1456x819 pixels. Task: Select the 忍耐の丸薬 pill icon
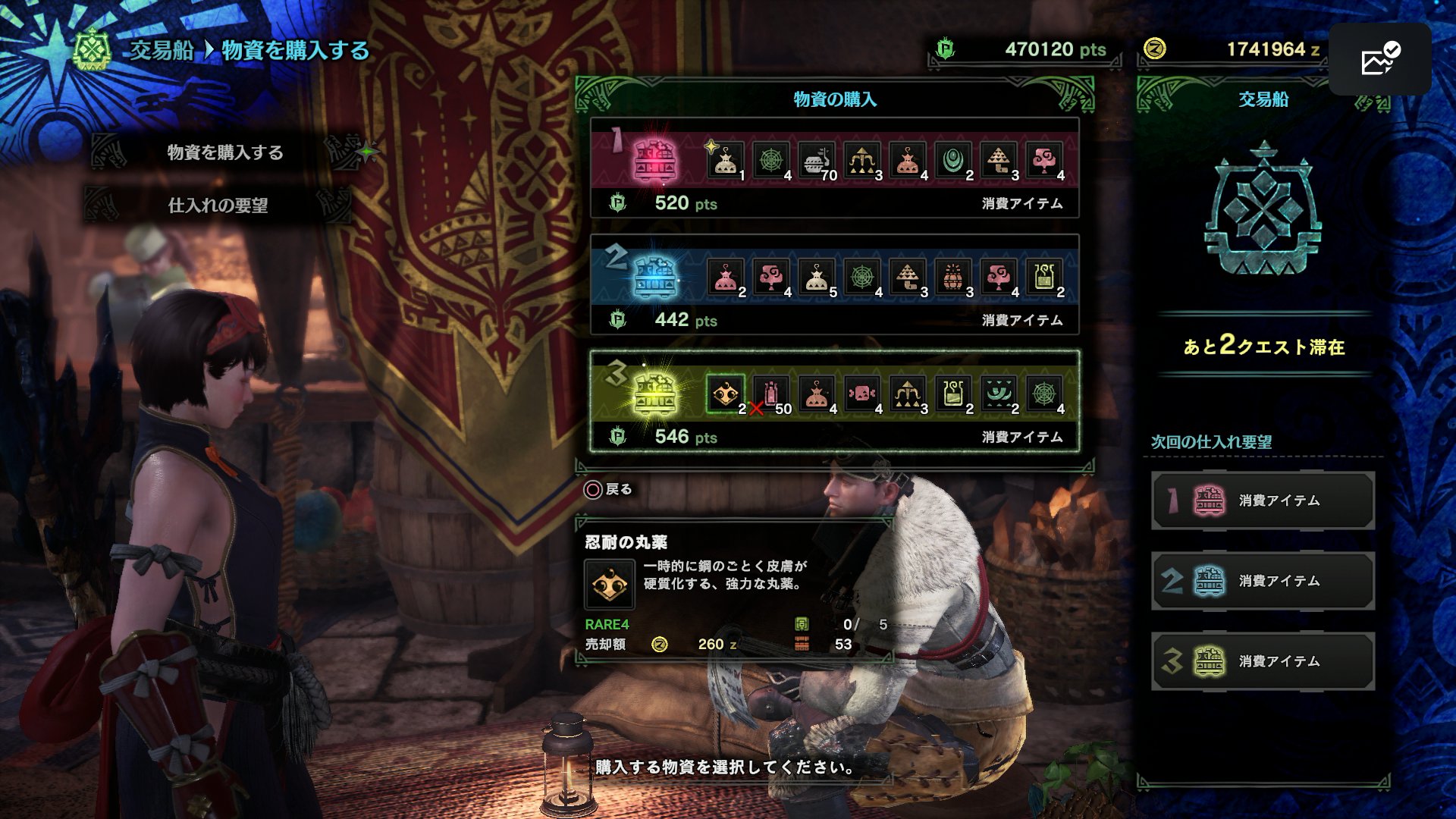[x=725, y=394]
